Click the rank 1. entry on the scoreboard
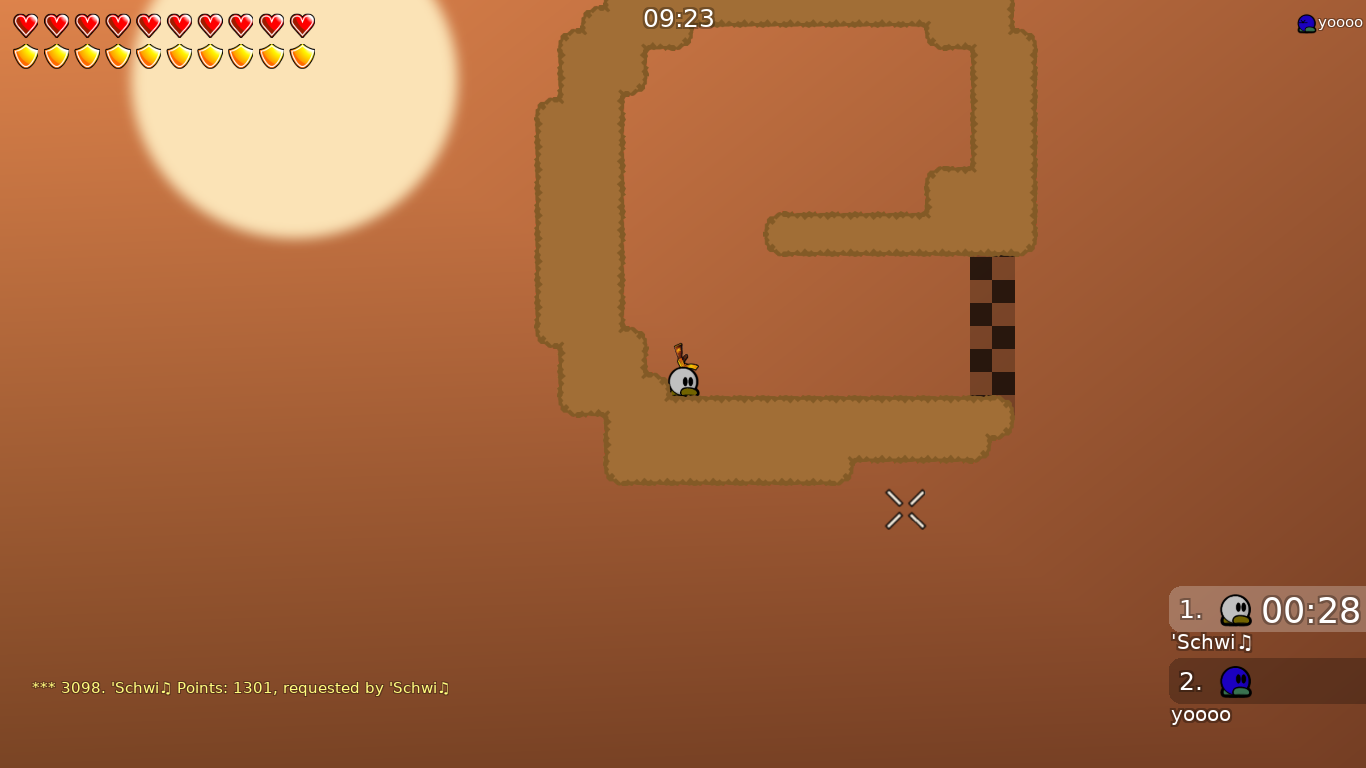Screen dimensions: 1366x768 pyautogui.click(x=1189, y=610)
